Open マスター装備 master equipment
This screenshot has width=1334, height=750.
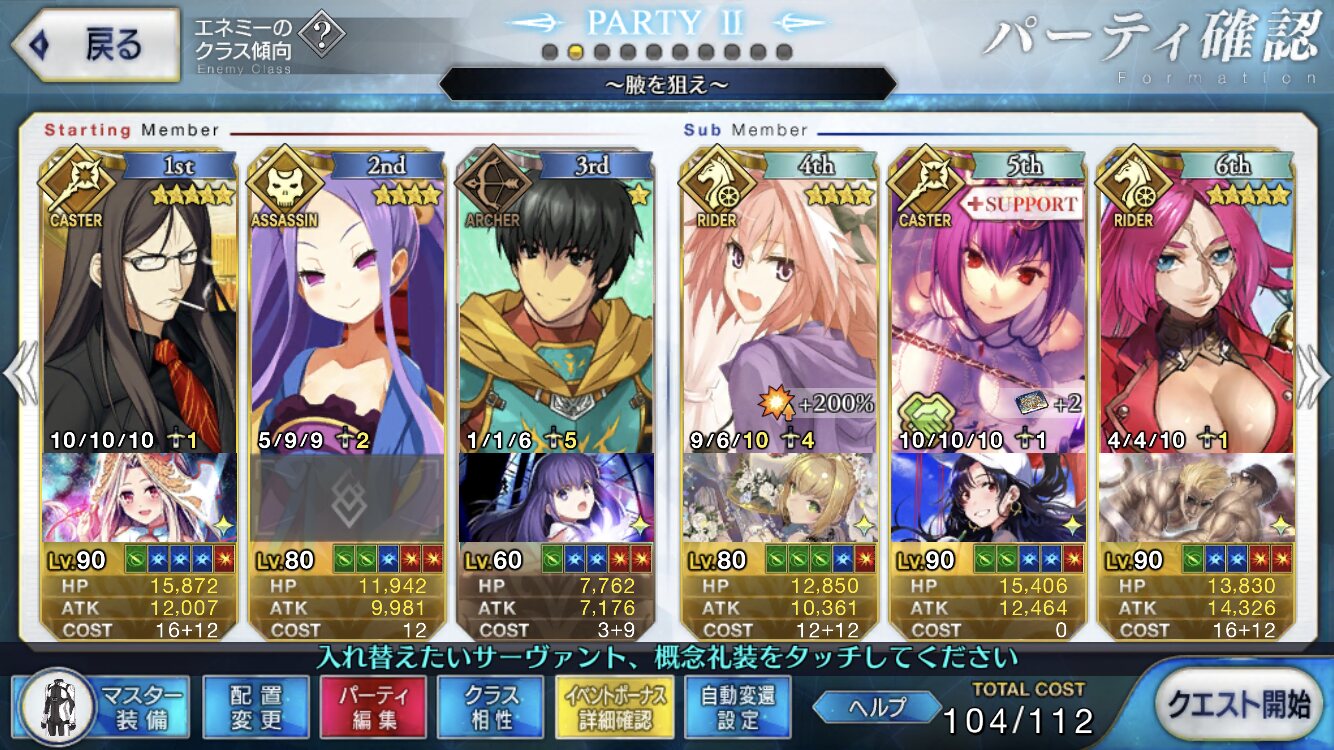[102, 704]
